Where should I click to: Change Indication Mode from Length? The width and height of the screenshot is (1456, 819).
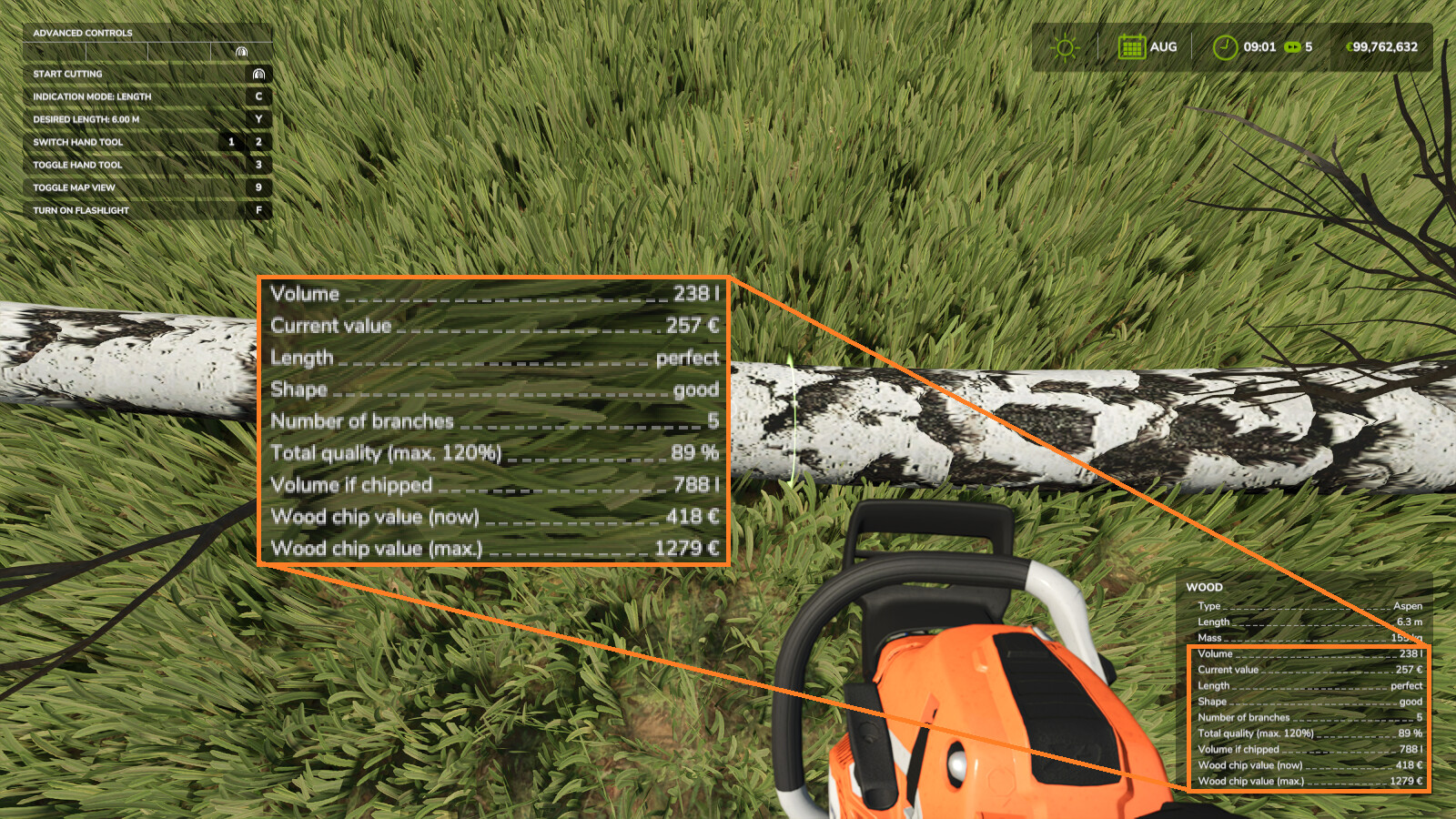(x=91, y=96)
